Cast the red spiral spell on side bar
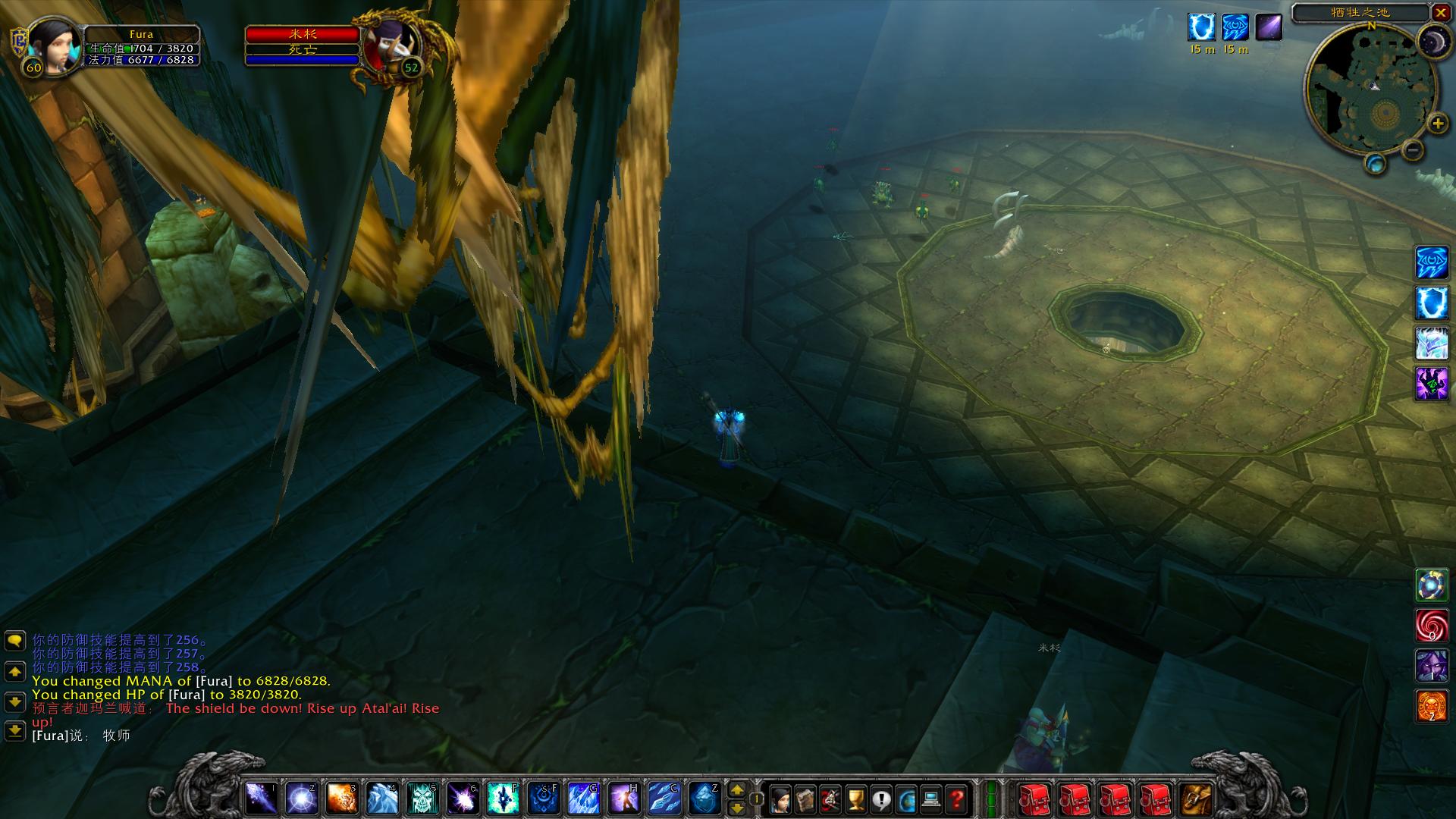 coord(1432,626)
